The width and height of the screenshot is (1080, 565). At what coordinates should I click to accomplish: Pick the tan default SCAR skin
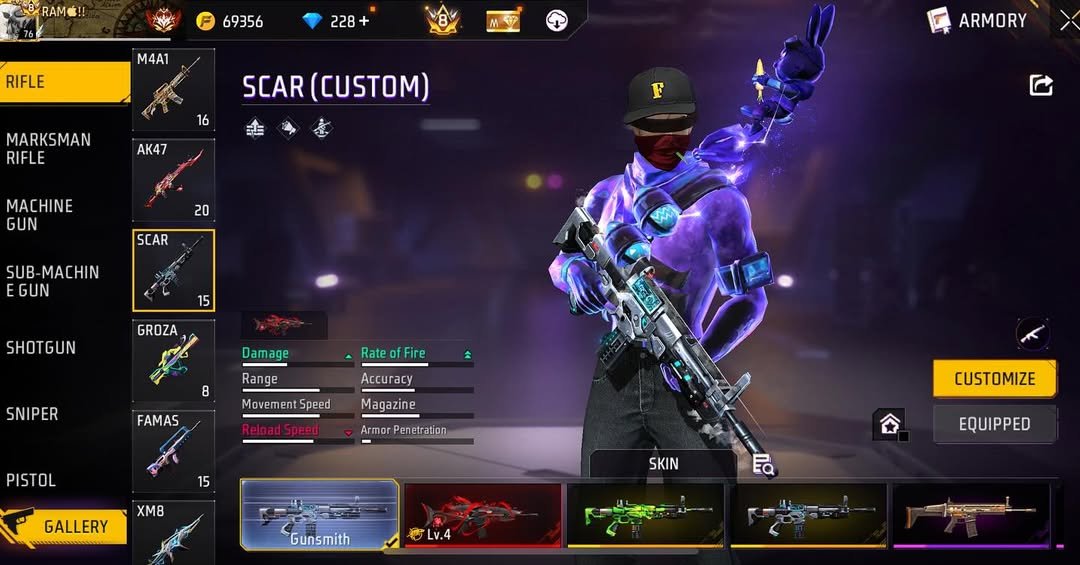click(x=970, y=515)
